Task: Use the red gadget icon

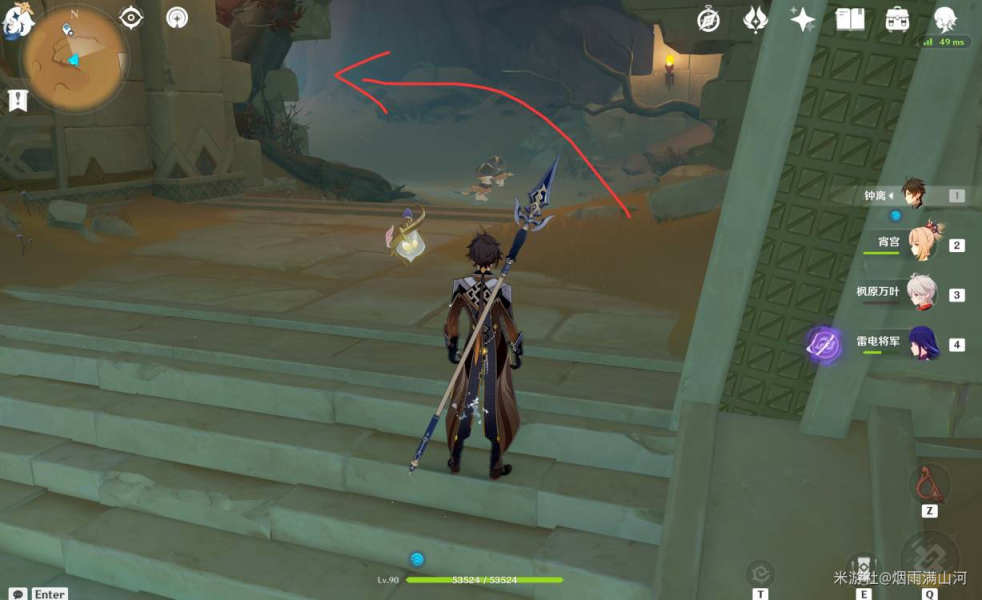Action: (929, 486)
